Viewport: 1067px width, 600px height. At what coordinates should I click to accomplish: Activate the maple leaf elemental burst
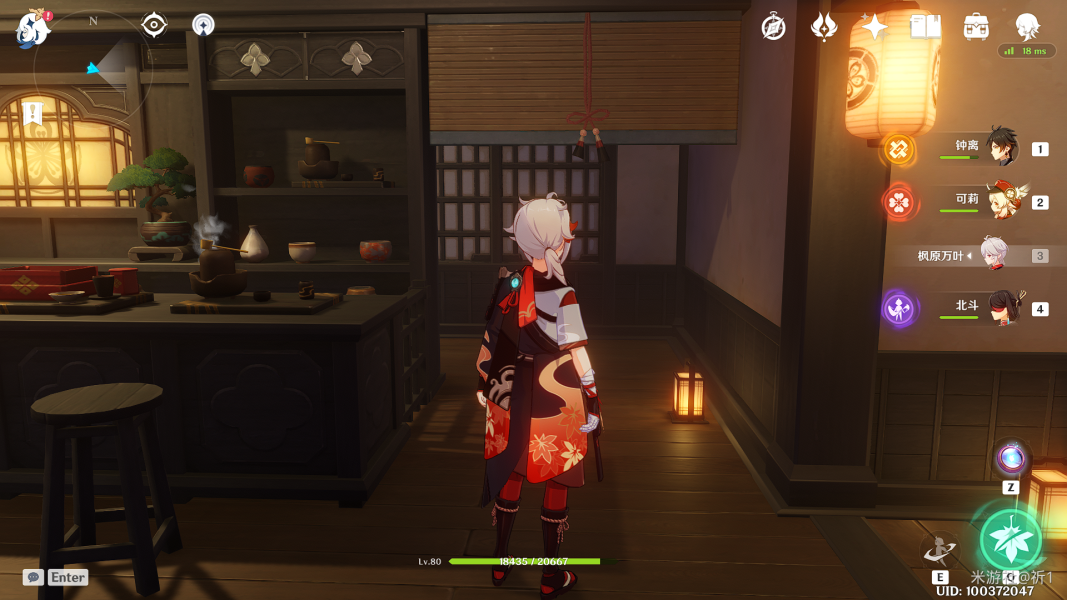click(x=1010, y=540)
